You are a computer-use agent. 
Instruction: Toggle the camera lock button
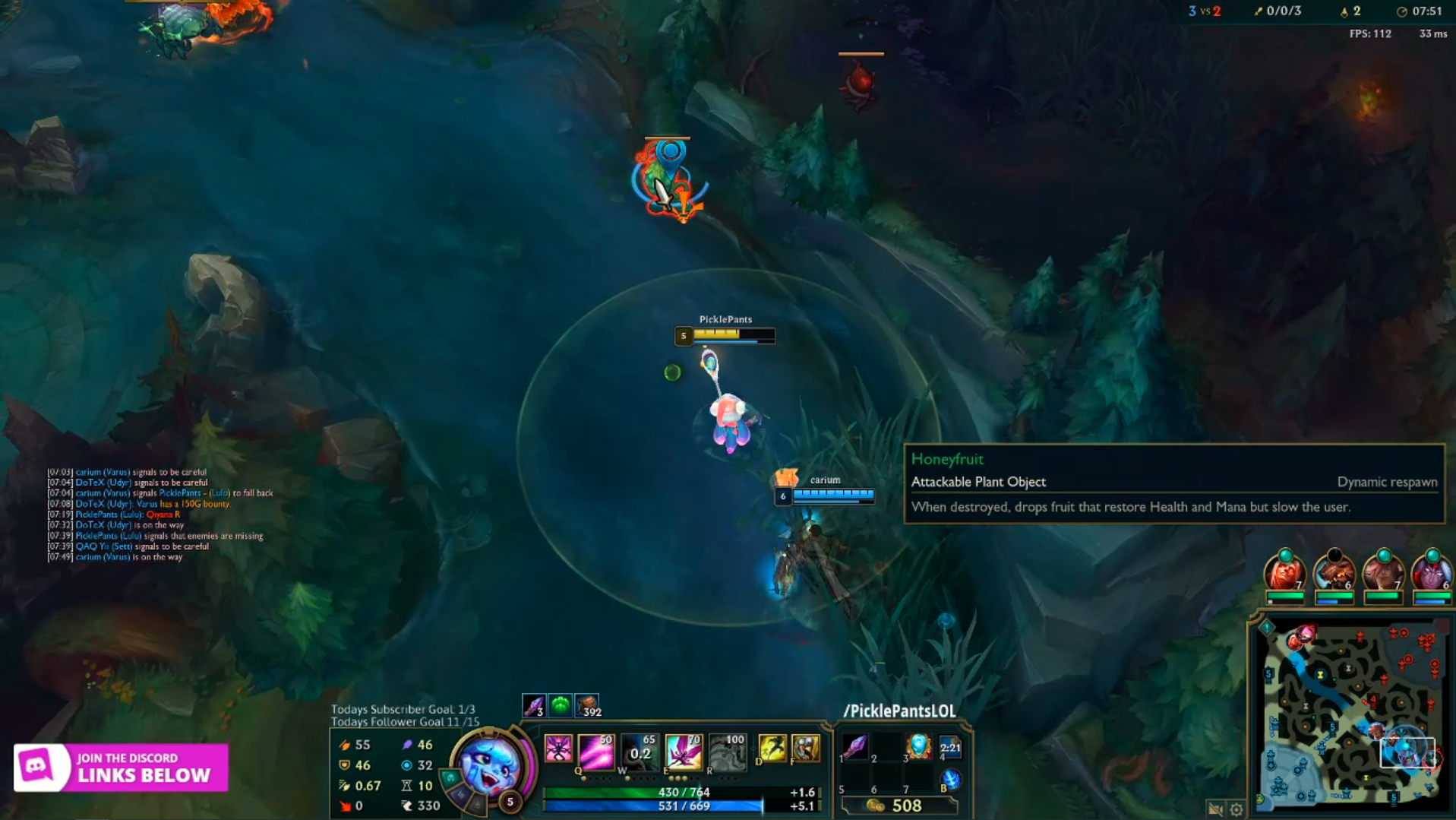[x=1215, y=809]
